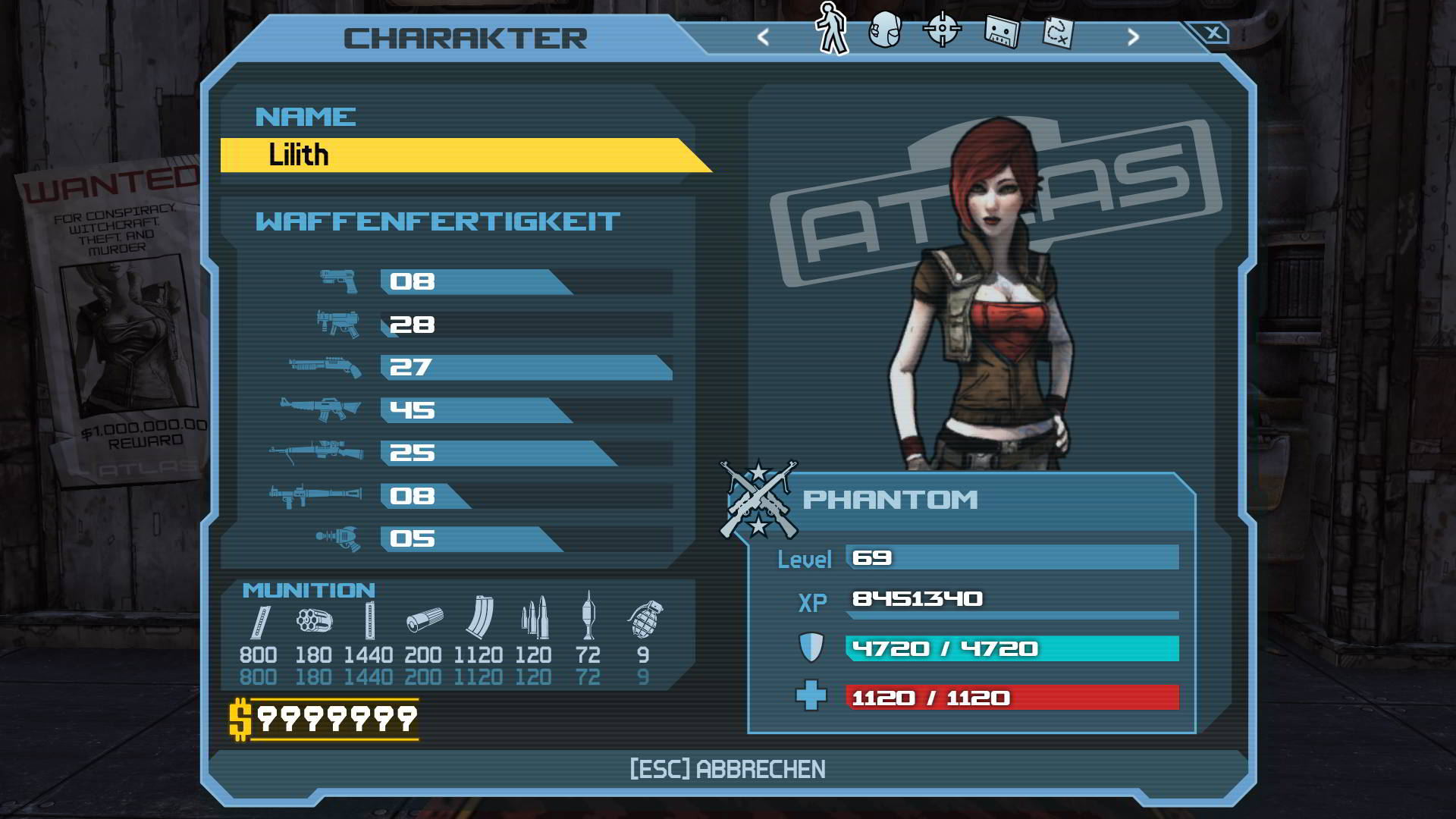The image size is (1456, 819).
Task: Go to the previous tab with left arrow
Action: tap(763, 36)
